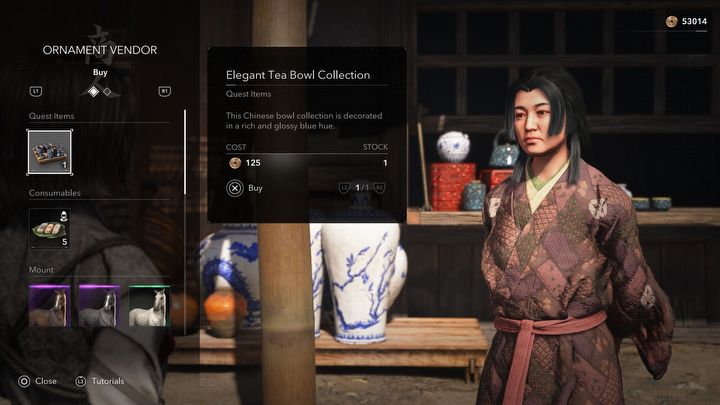Select the white horse mount slot
Screen dimensions: 720x405
click(149, 306)
